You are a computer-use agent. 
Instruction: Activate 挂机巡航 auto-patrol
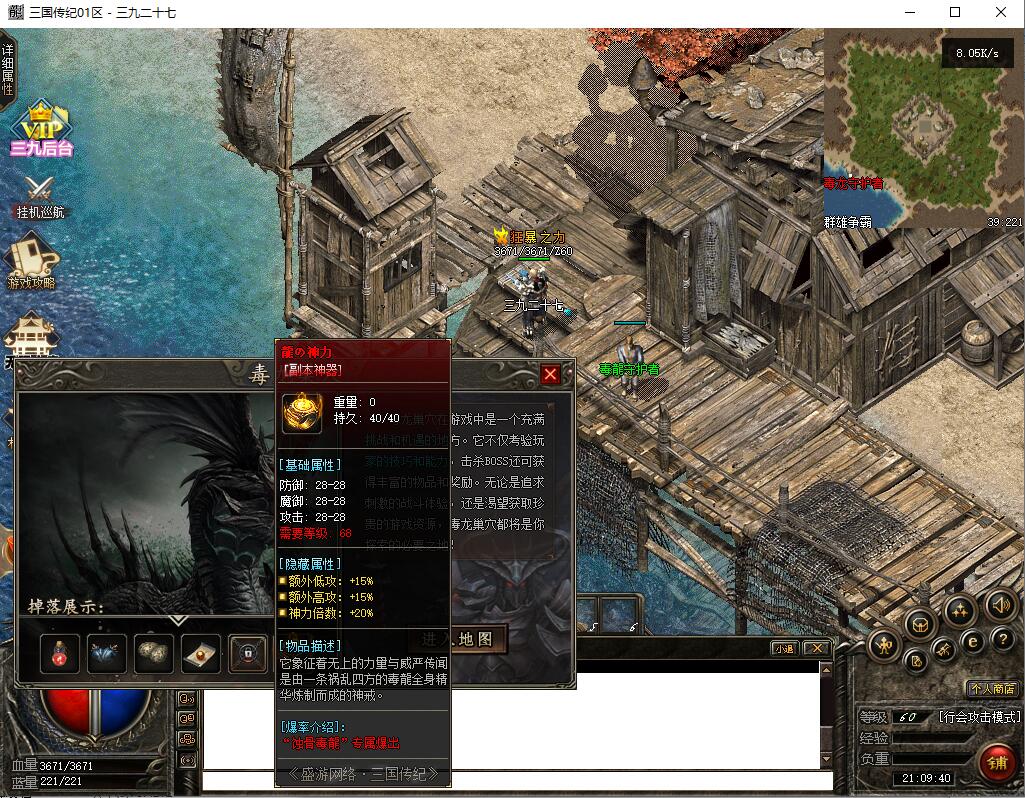coord(40,197)
